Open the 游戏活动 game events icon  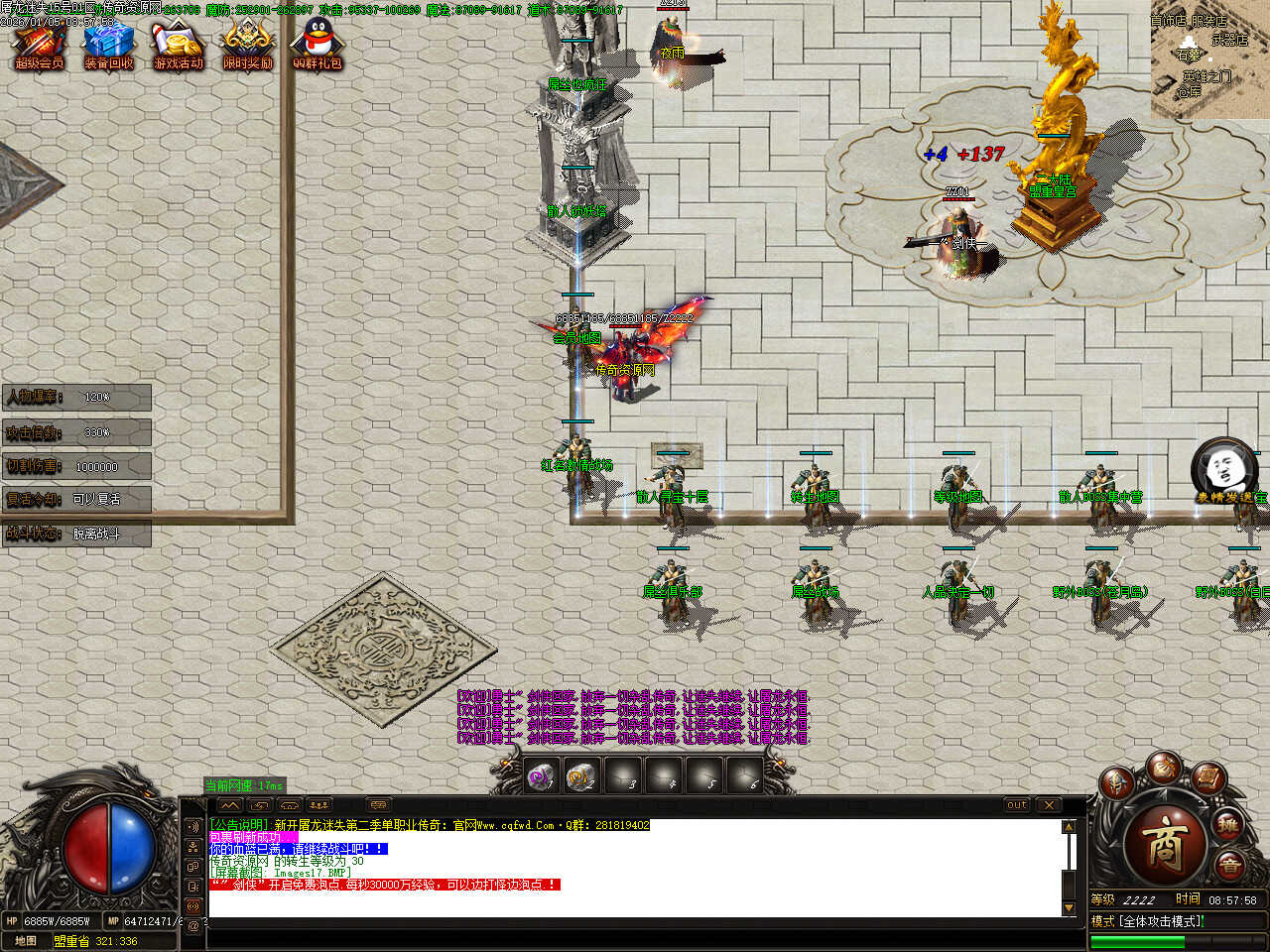(x=178, y=46)
